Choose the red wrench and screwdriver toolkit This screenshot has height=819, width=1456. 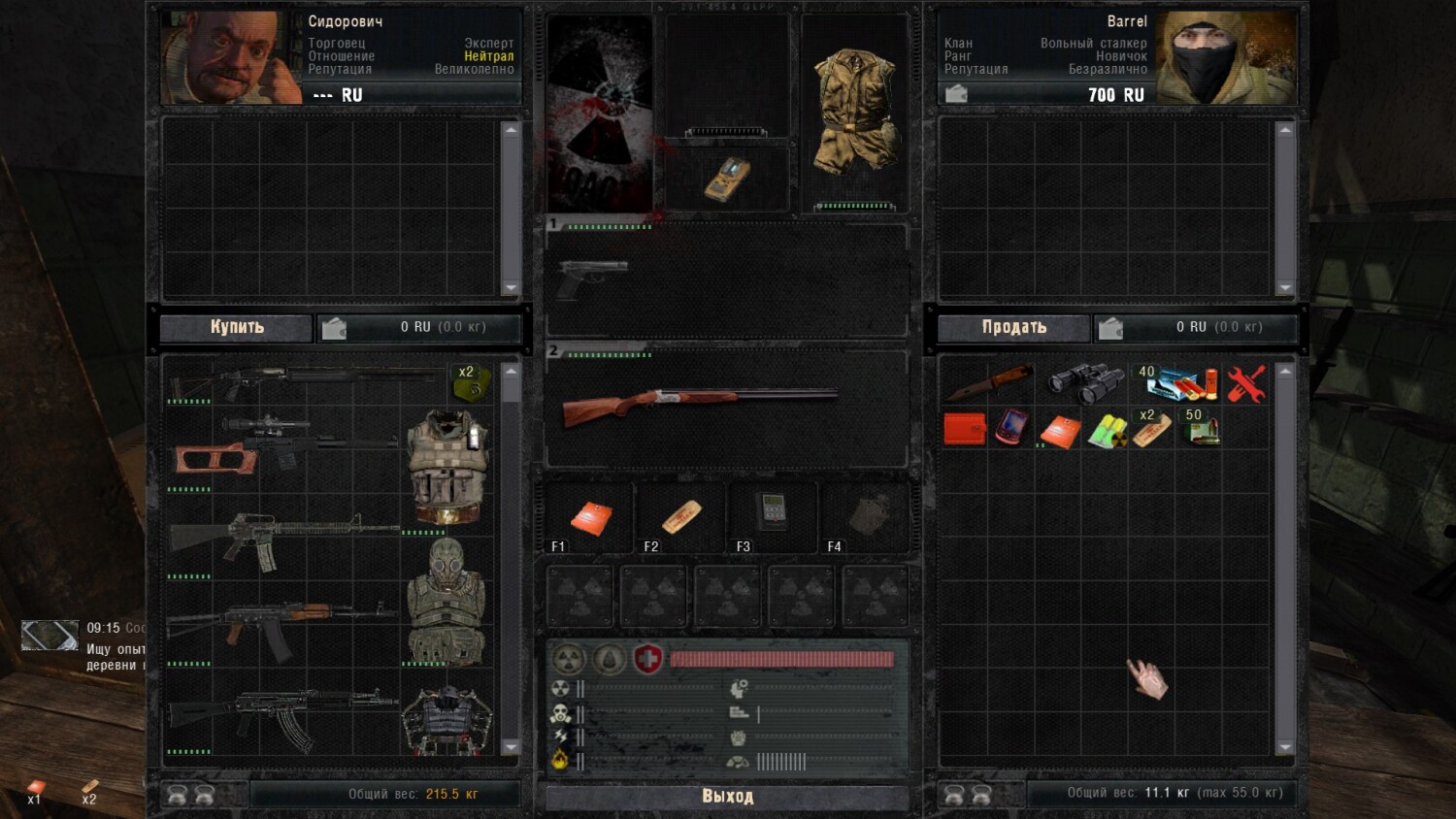coord(1245,384)
